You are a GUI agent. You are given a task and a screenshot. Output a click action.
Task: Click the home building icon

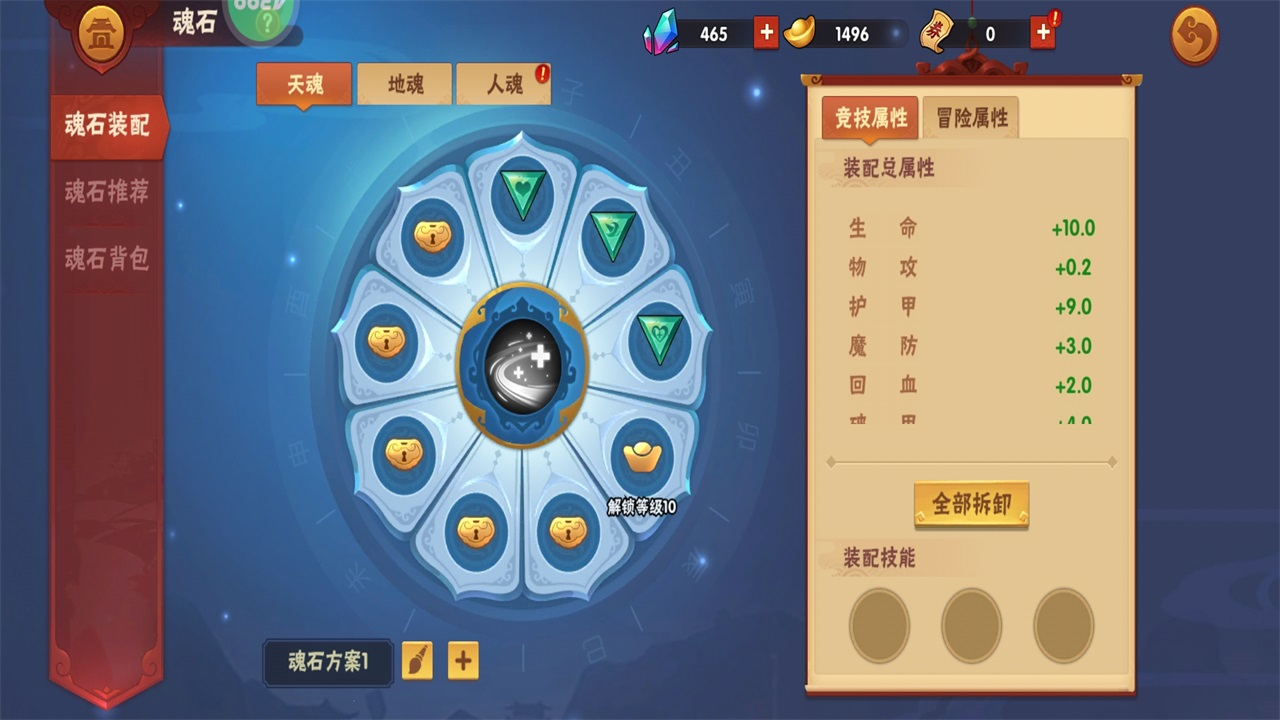coord(102,35)
